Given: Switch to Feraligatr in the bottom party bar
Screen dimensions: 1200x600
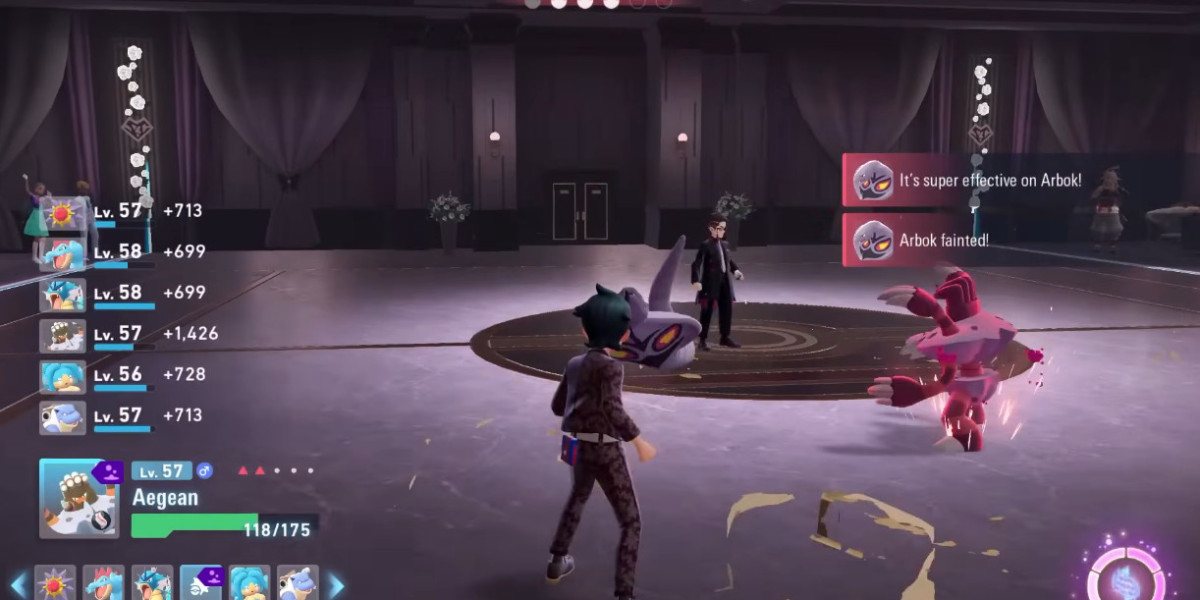Looking at the screenshot, I should [103, 584].
